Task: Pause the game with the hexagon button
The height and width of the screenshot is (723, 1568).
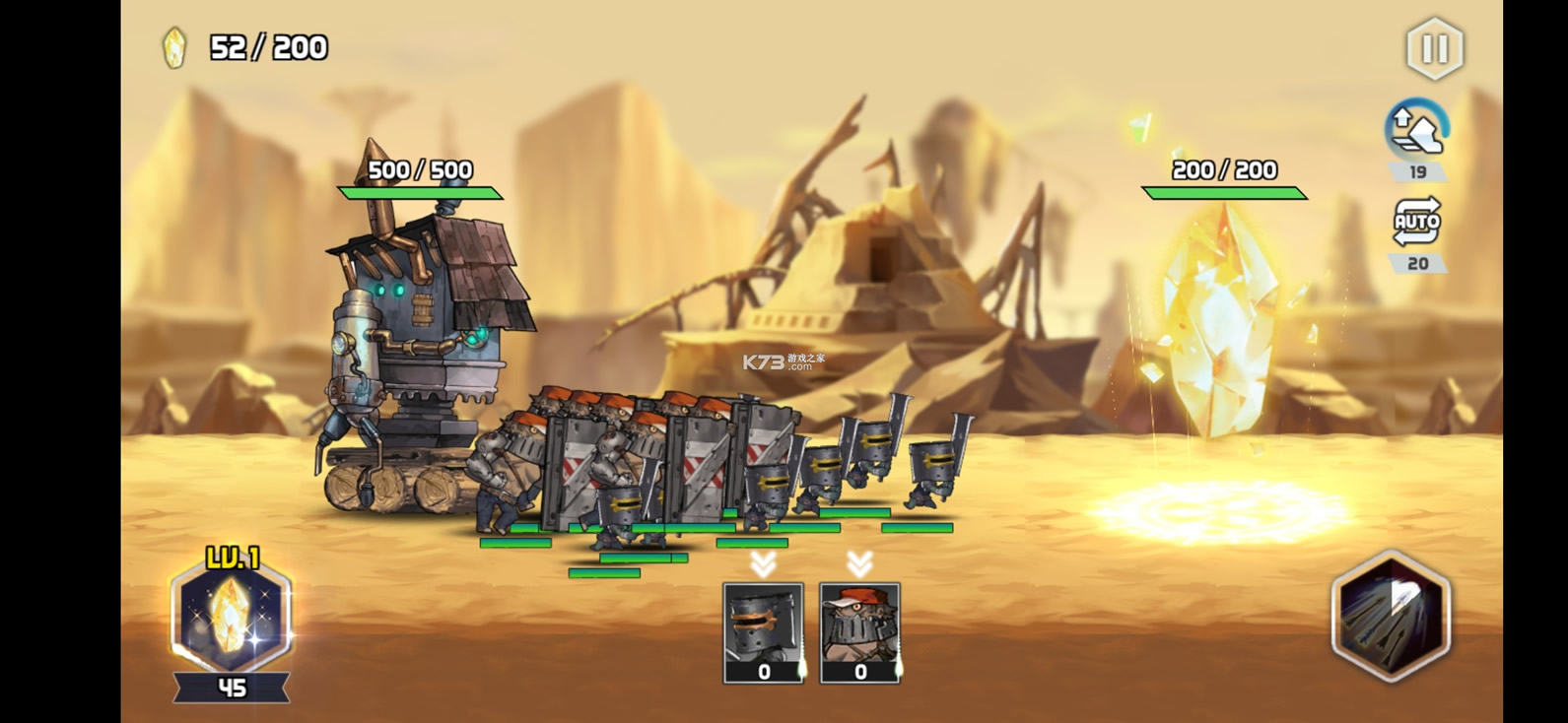Action: tap(1434, 48)
